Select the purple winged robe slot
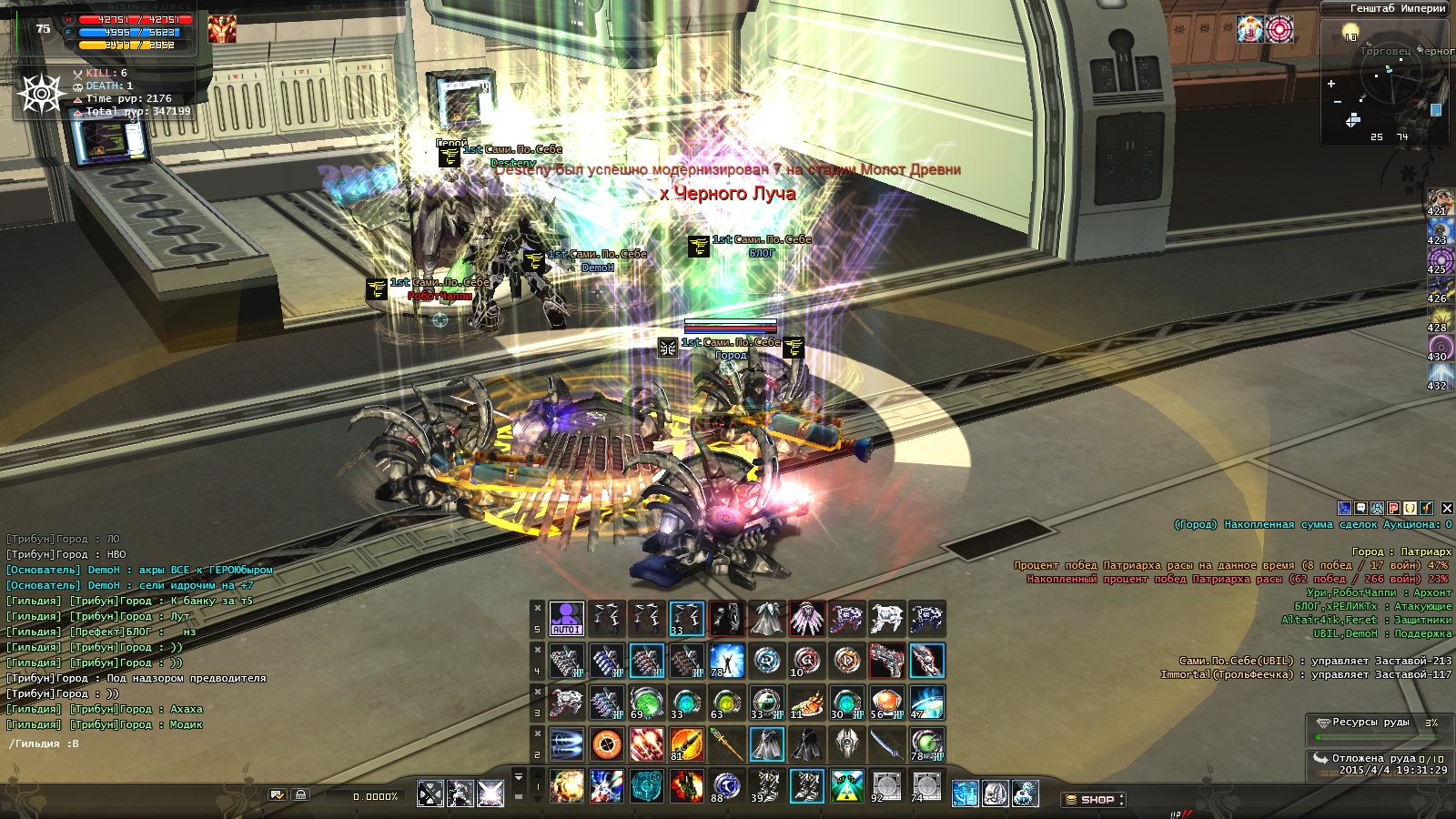The width and height of the screenshot is (1456, 819). (806, 619)
